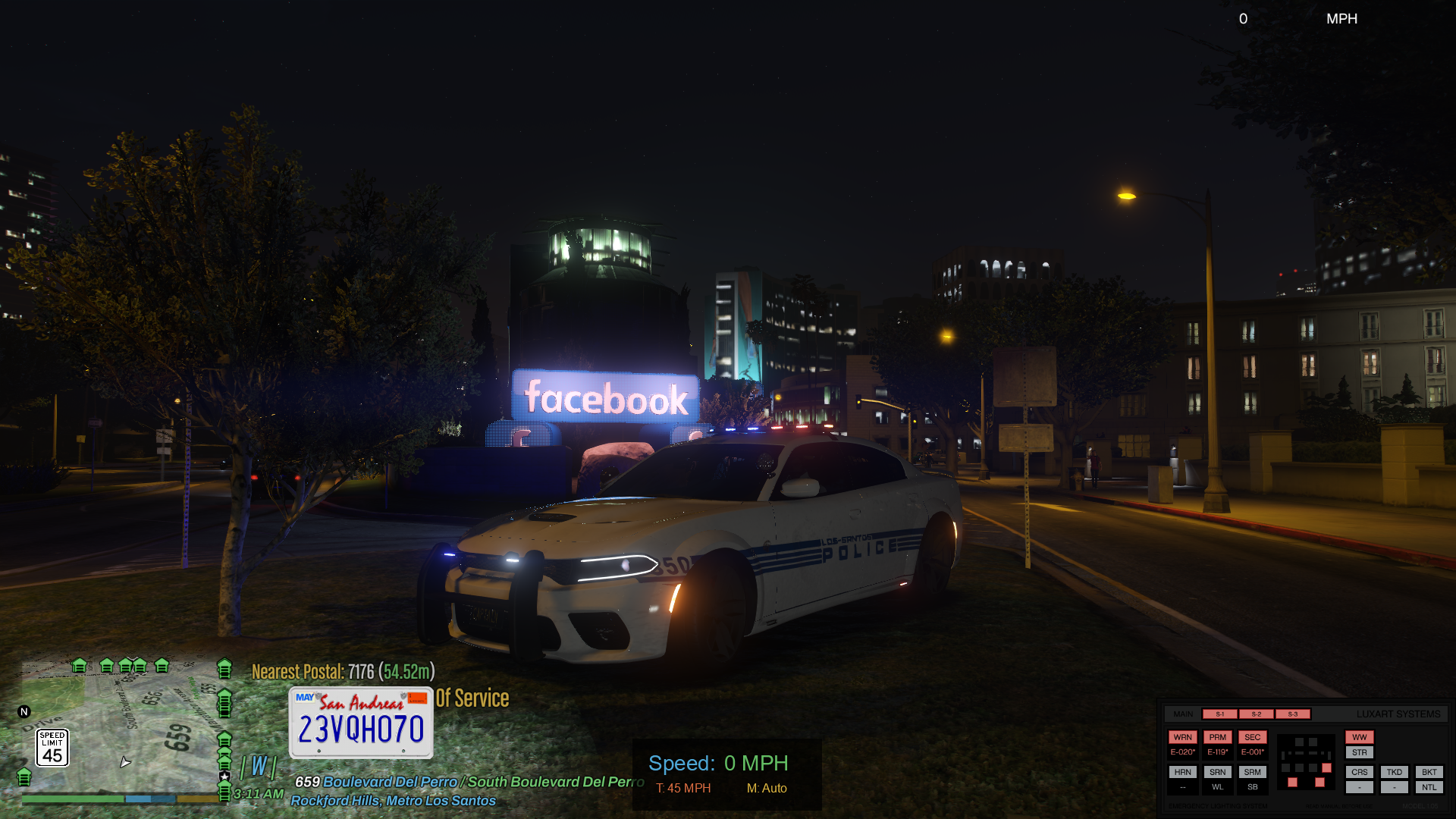1456x819 pixels.
Task: Click the NTL button on the panel
Action: click(1429, 787)
